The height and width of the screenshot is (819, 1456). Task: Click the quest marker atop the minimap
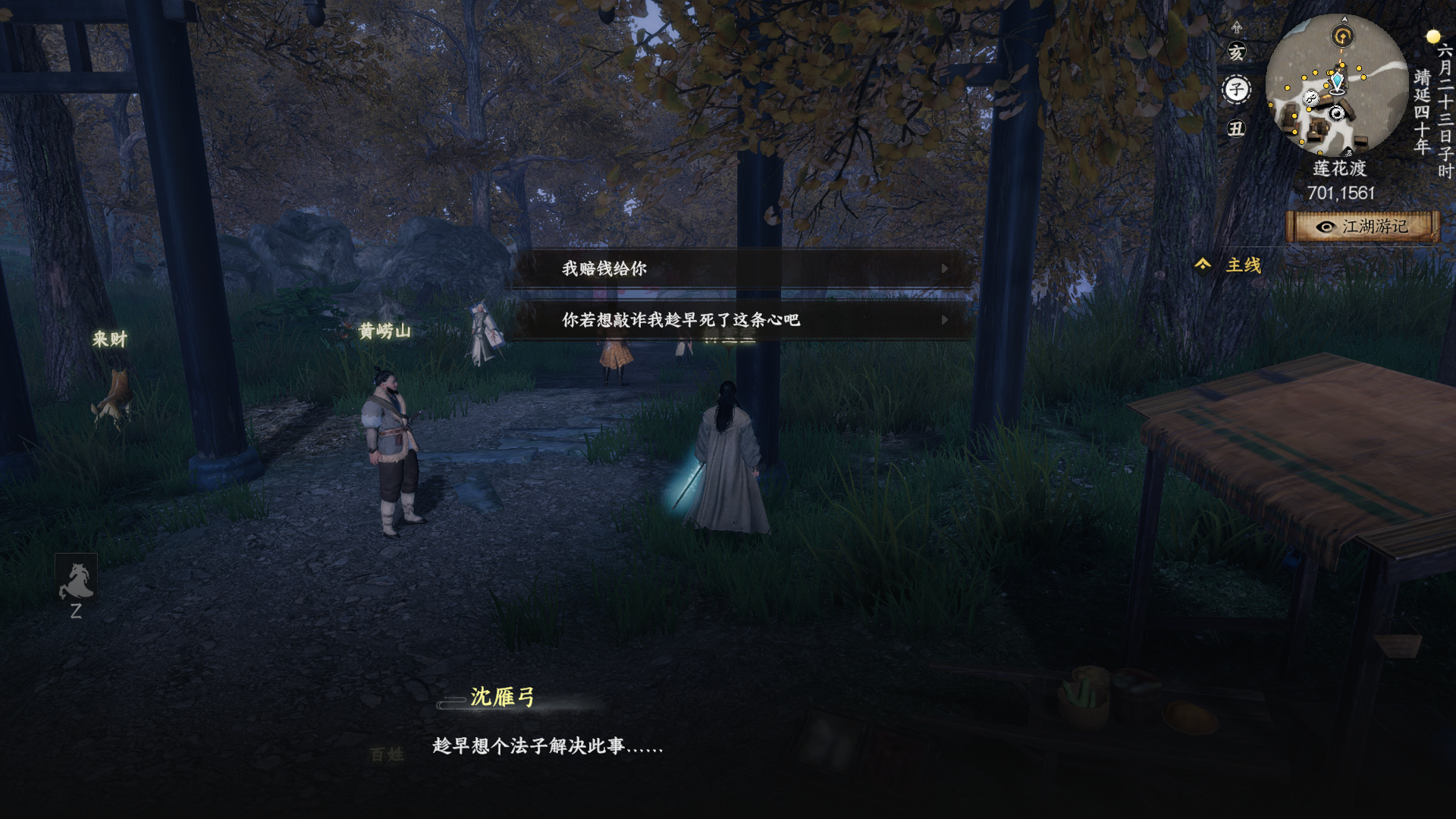pyautogui.click(x=1342, y=35)
